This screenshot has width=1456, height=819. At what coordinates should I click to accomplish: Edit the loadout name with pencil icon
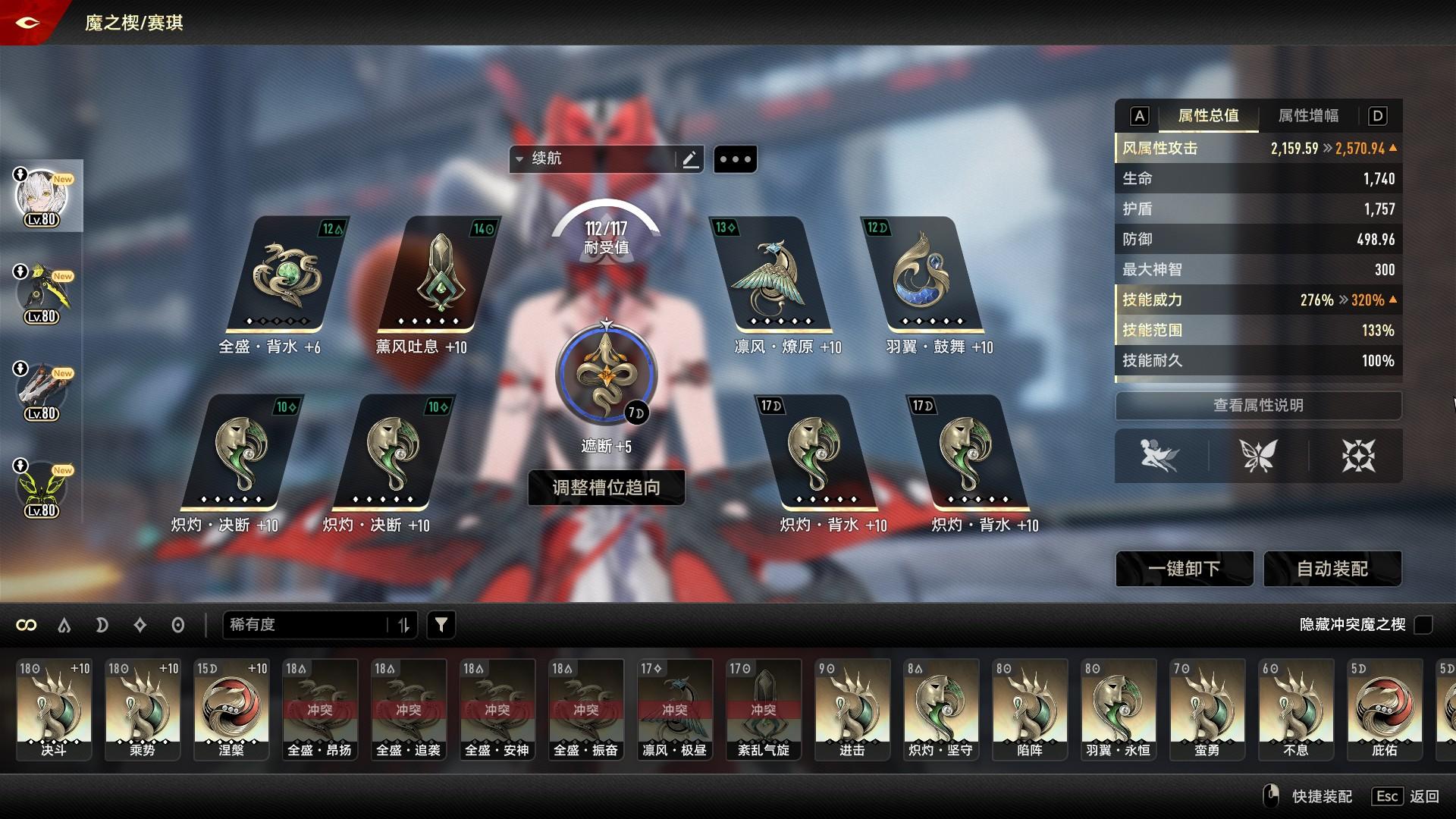coord(690,159)
